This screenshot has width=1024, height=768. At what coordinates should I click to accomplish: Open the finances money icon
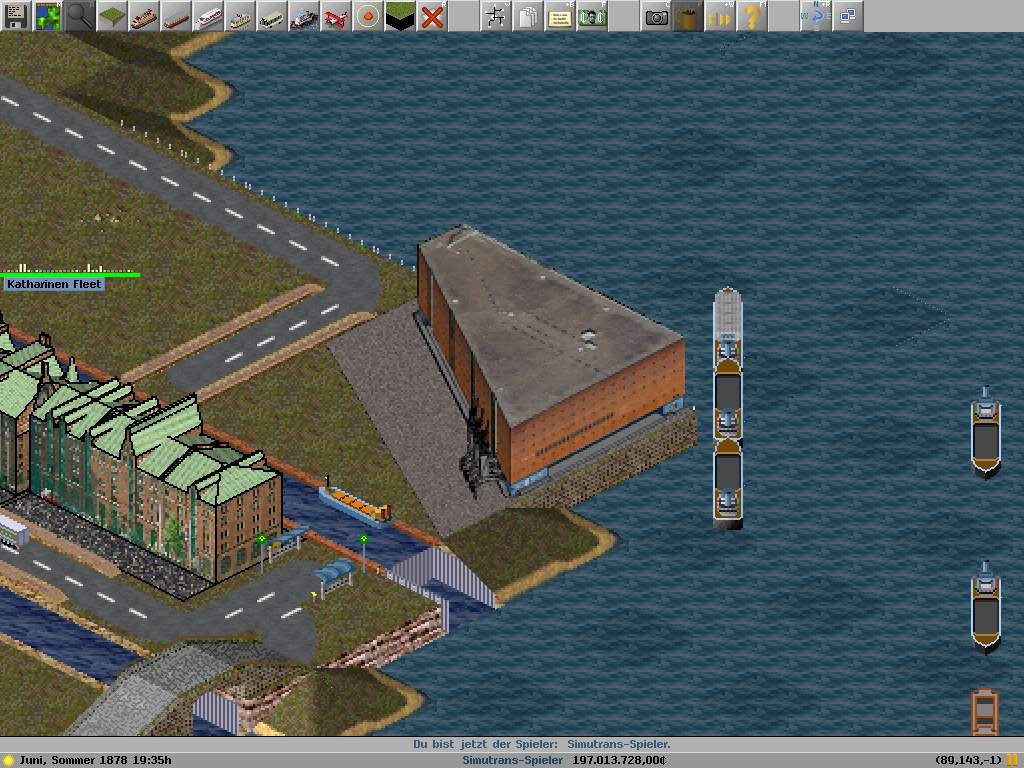[592, 16]
